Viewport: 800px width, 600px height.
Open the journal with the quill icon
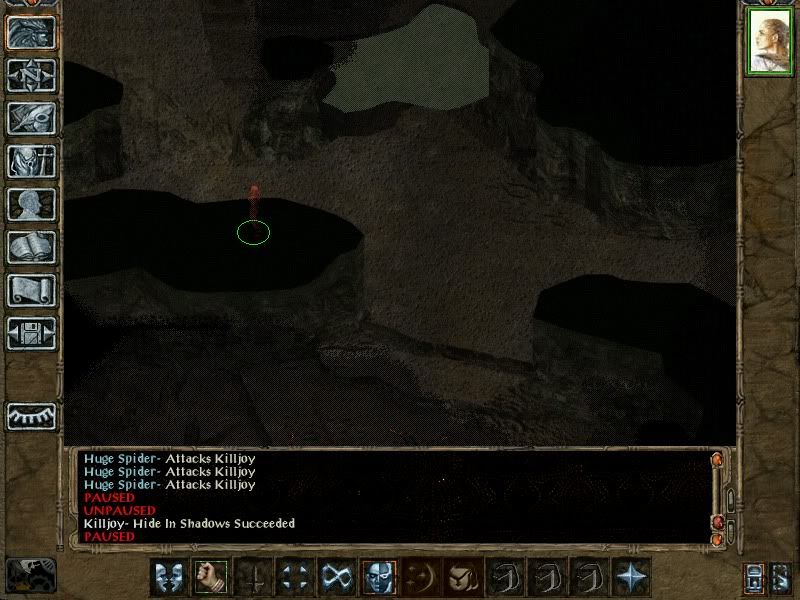click(x=31, y=118)
